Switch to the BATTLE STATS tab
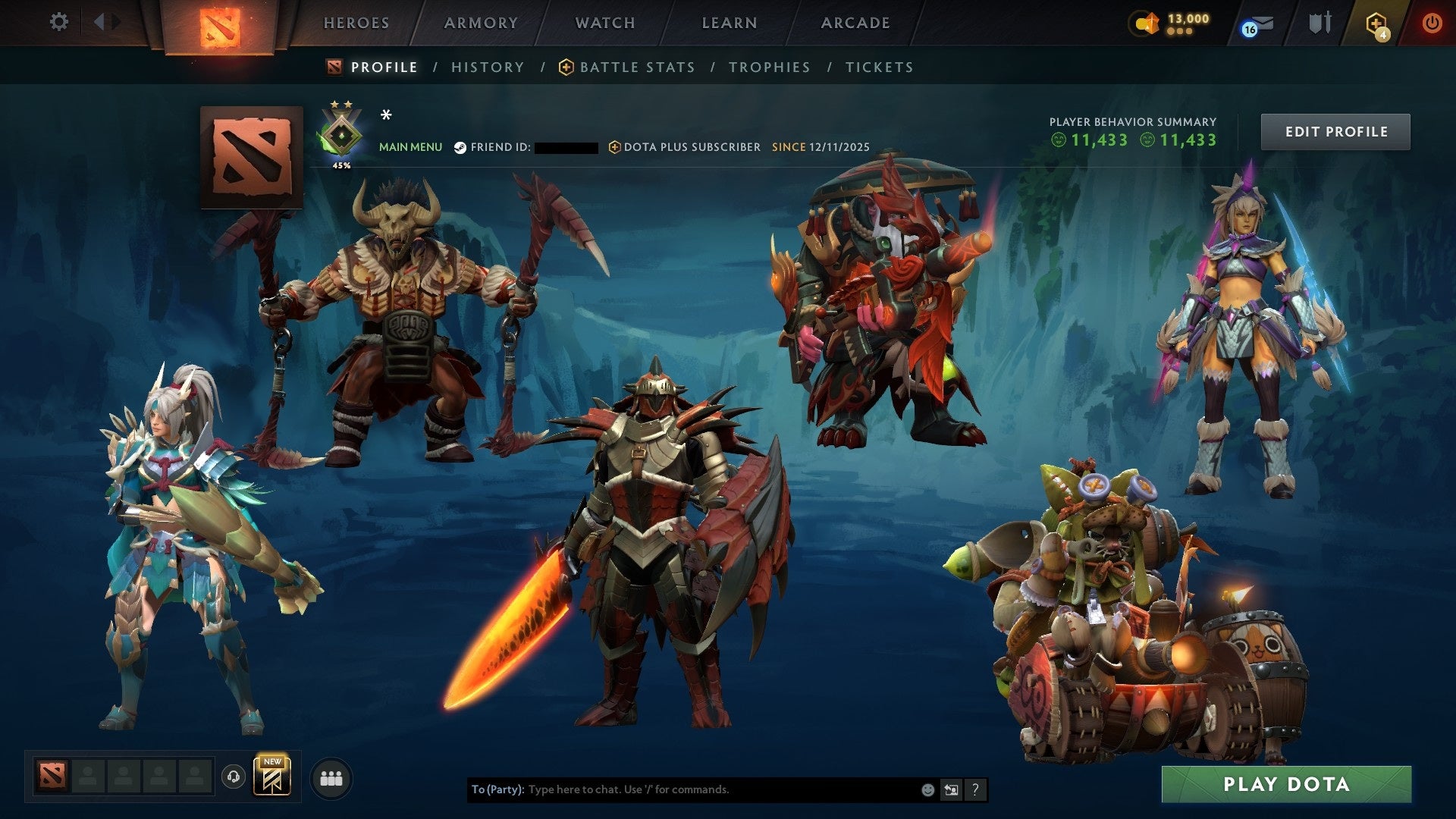The width and height of the screenshot is (1456, 819). coord(636,67)
